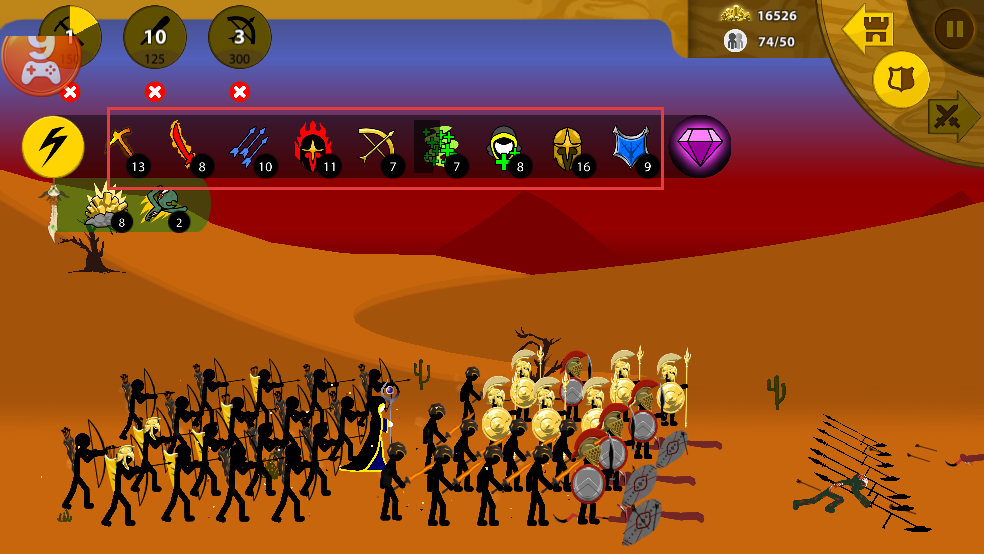Open the purple gem shop

point(700,146)
